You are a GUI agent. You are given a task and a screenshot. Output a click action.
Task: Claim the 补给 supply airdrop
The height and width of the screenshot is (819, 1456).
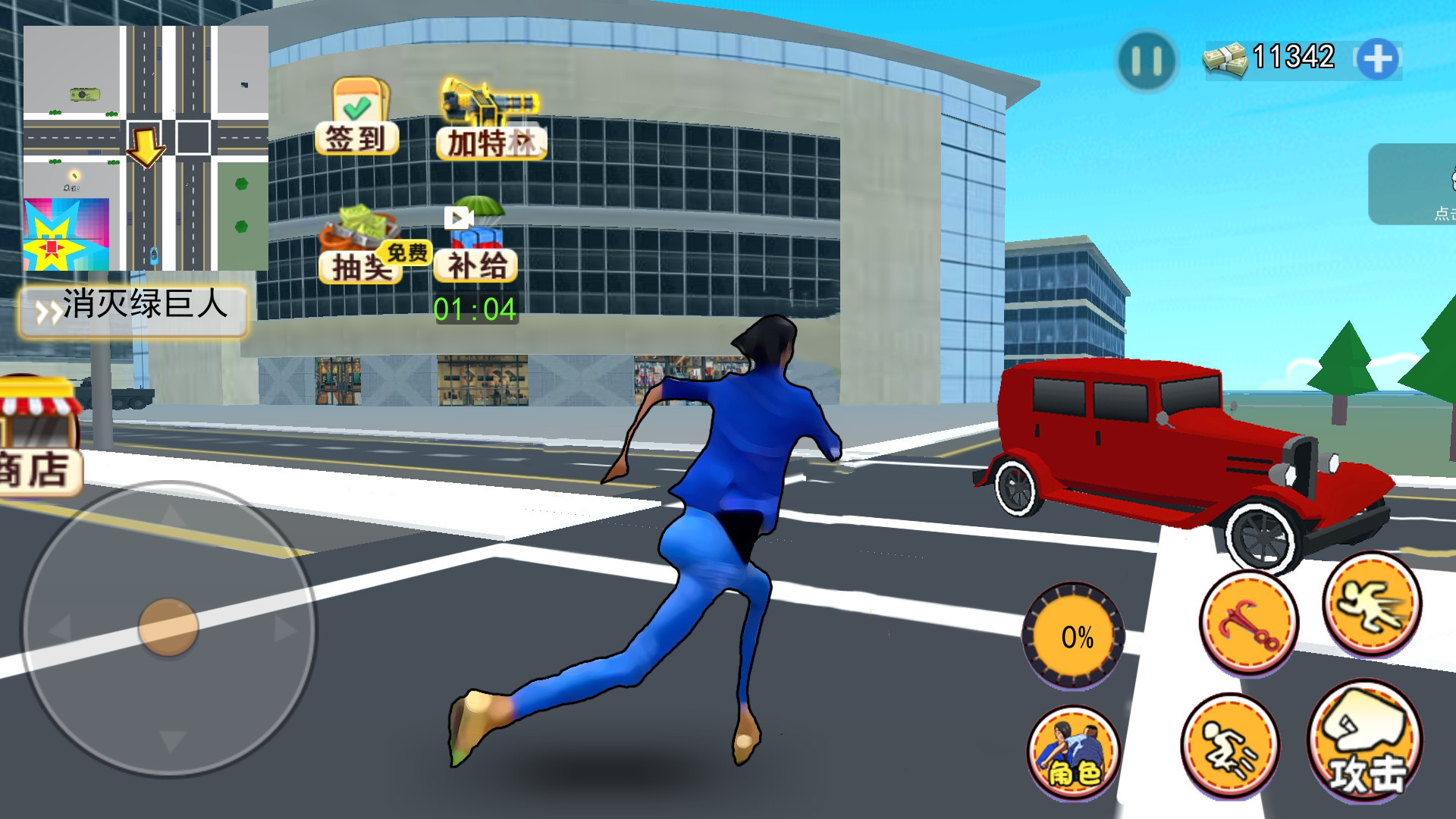tap(476, 241)
